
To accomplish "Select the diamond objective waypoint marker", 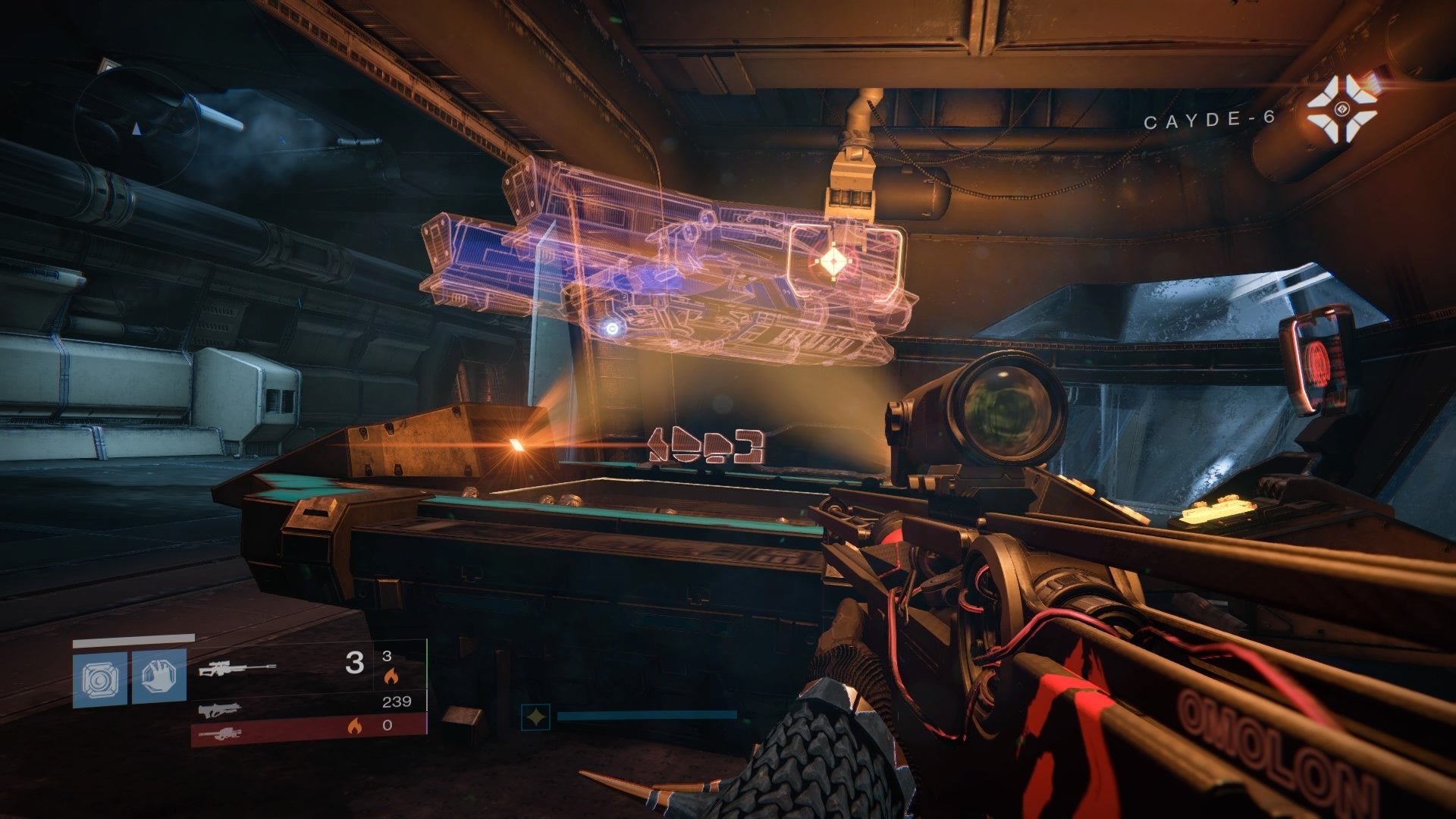I will 831,262.
